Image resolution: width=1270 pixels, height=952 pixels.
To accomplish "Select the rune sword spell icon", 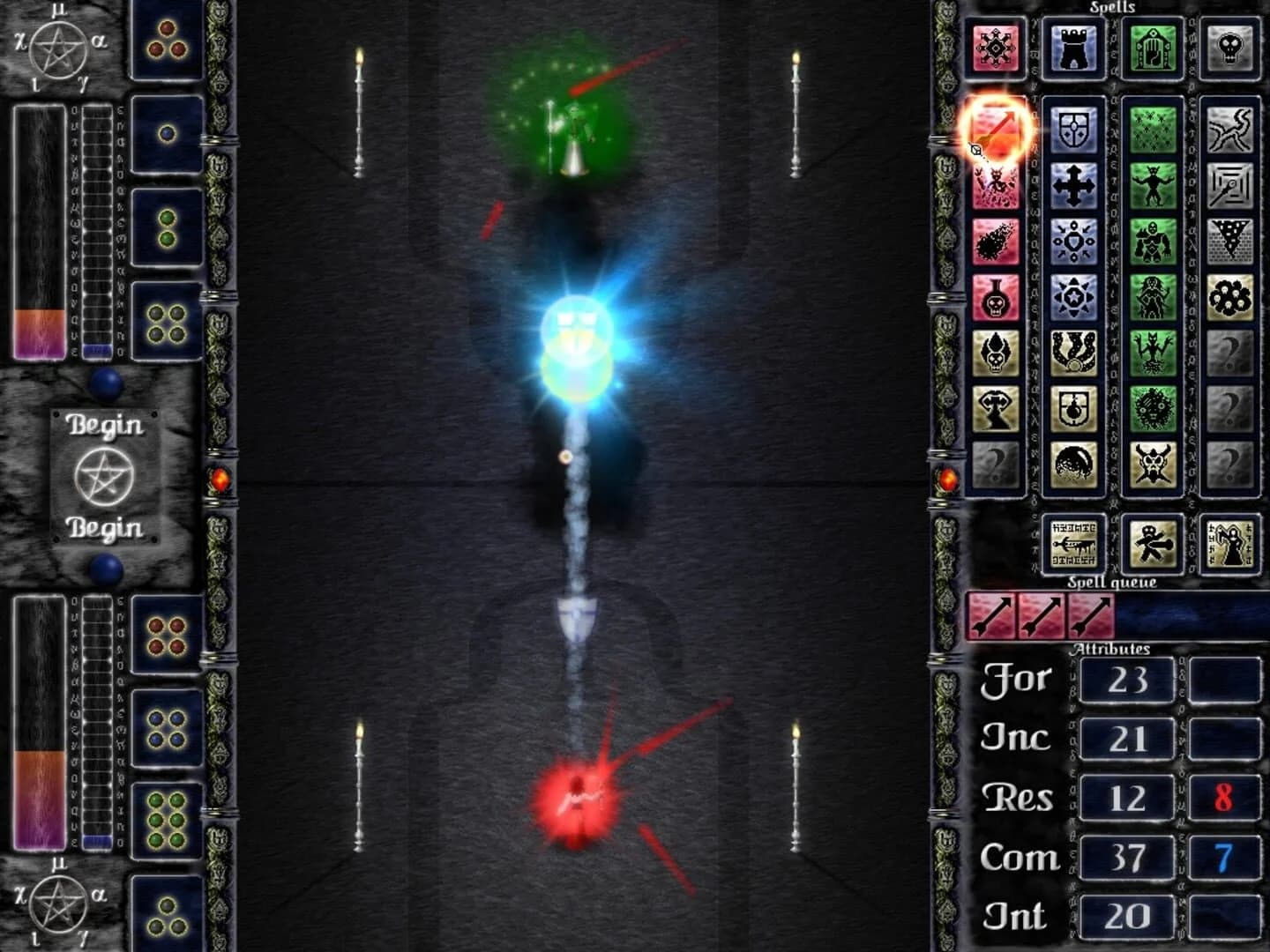I will click(1075, 543).
